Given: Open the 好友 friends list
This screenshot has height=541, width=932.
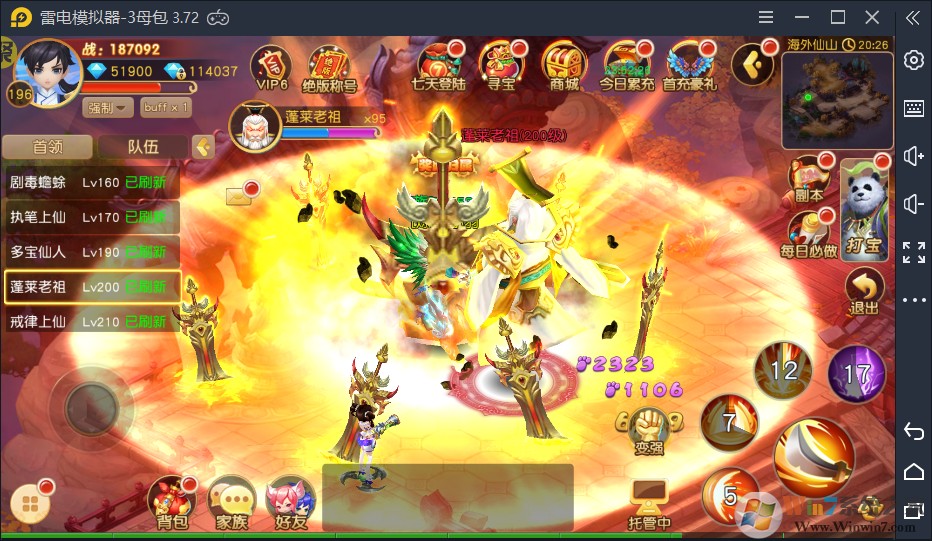Looking at the screenshot, I should click(291, 502).
